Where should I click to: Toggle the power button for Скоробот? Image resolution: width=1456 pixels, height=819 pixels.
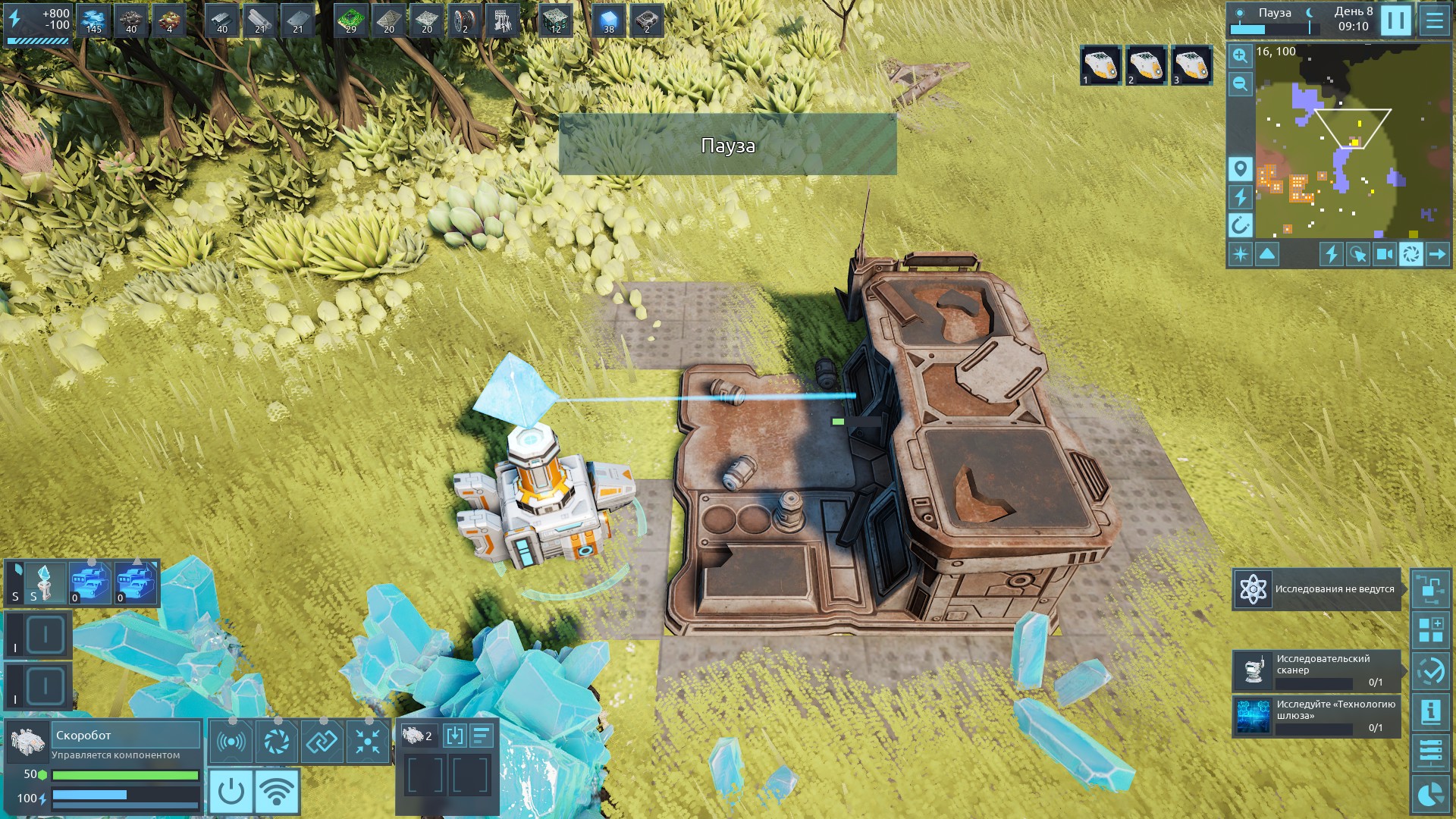(231, 791)
